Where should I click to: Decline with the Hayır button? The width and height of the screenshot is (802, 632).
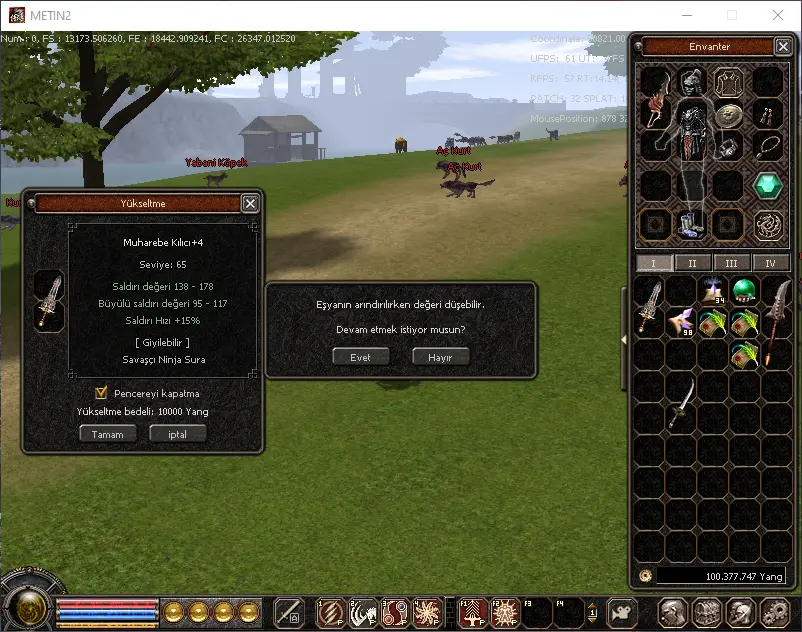click(x=440, y=357)
